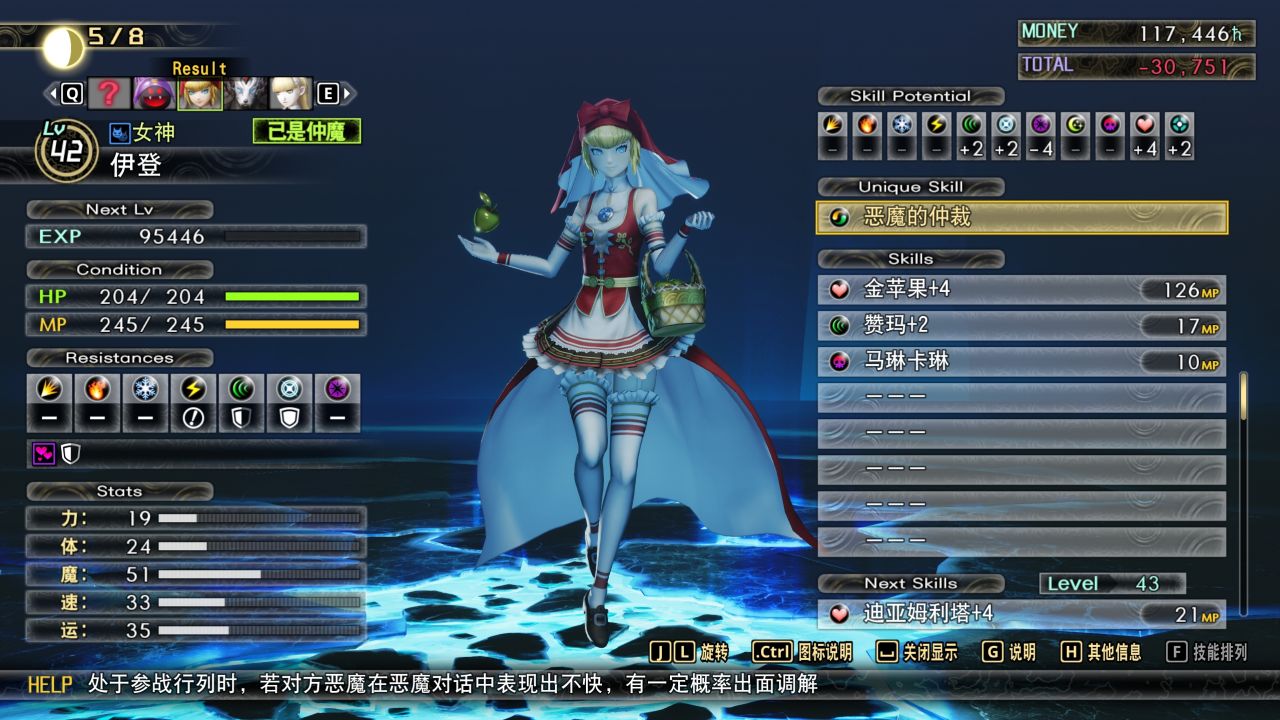Highlight the 马琳卡琳 skill row

(1021, 362)
